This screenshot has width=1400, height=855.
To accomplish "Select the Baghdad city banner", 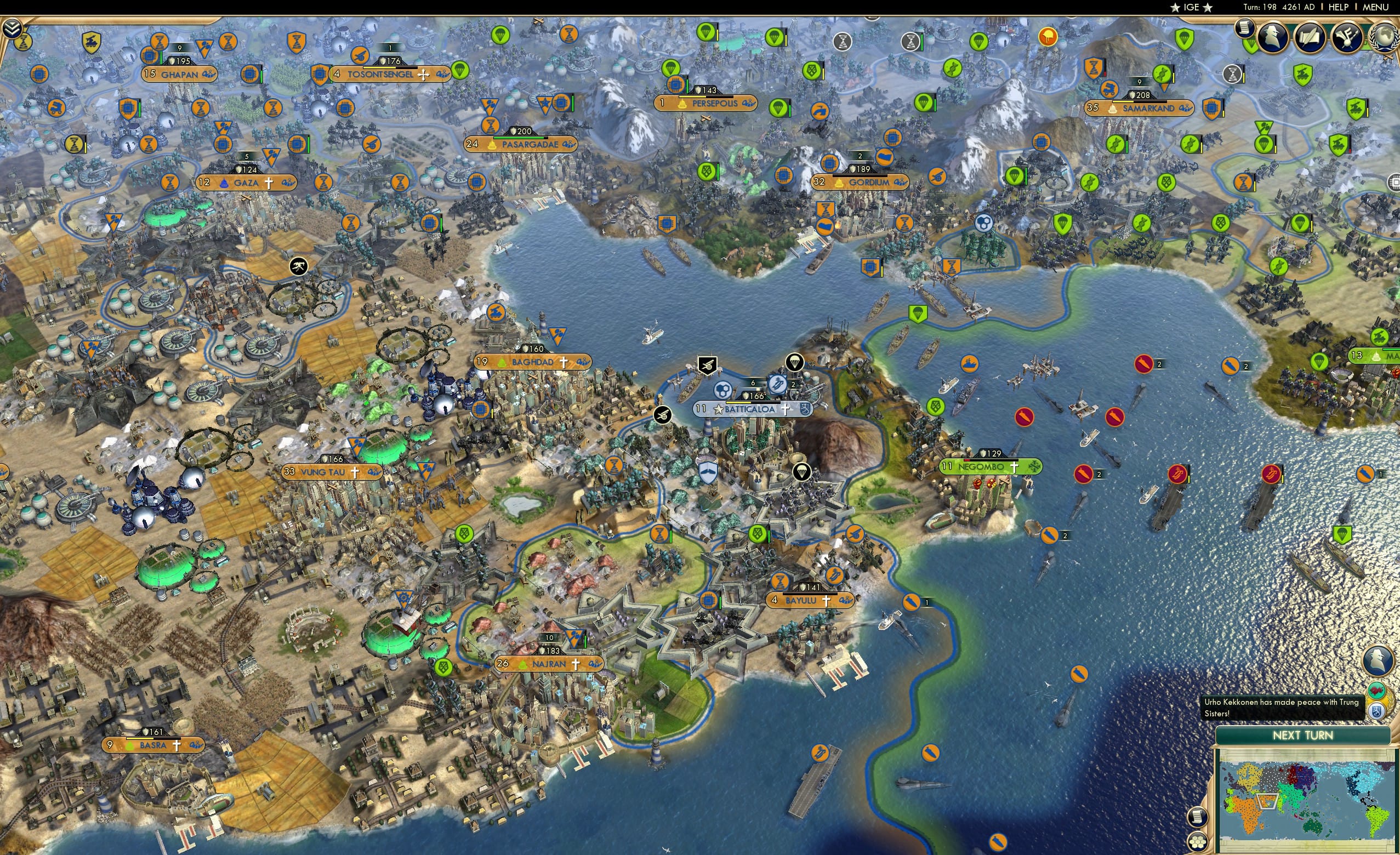I will click(x=531, y=362).
